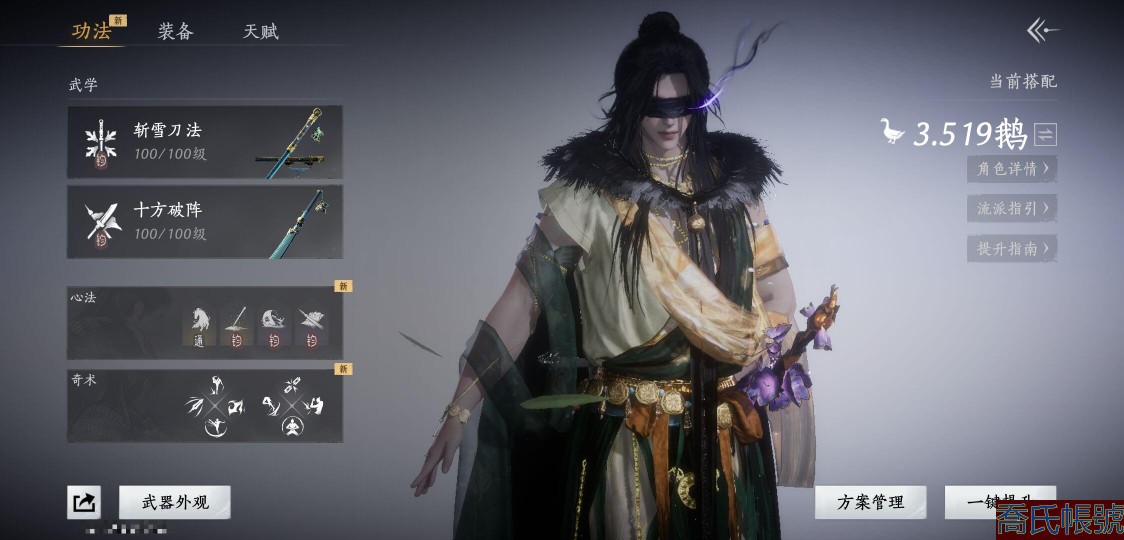Open the 心法 inner skills panel
The image size is (1124, 540).
(205, 323)
